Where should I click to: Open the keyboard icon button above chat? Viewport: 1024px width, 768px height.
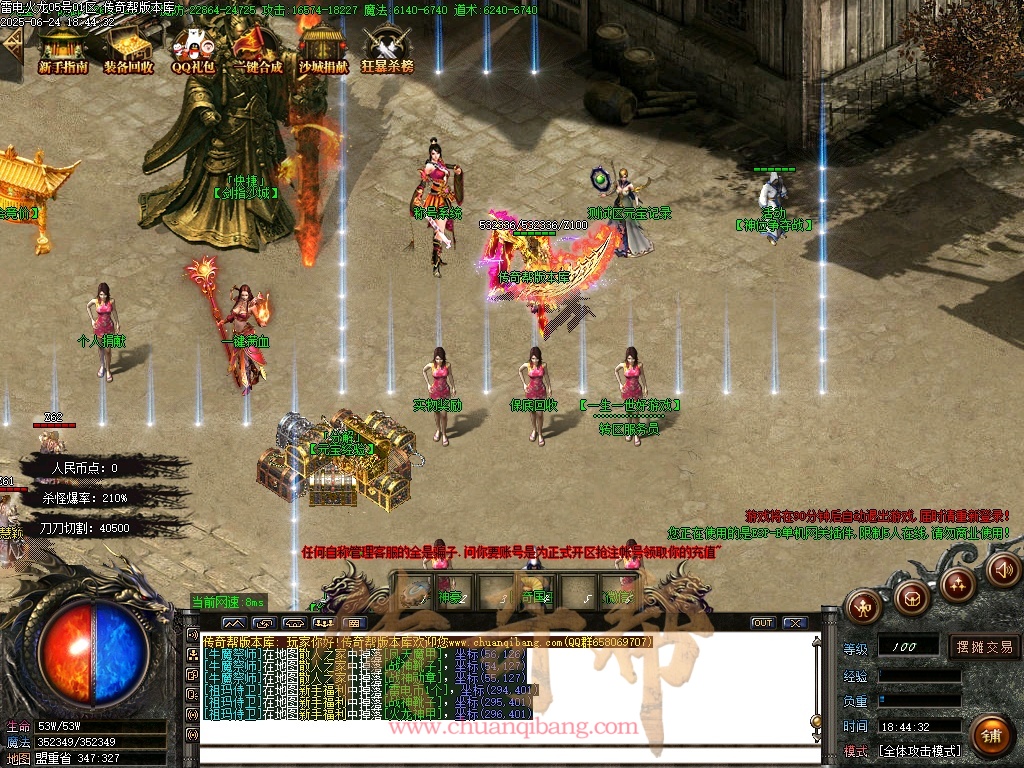(355, 623)
